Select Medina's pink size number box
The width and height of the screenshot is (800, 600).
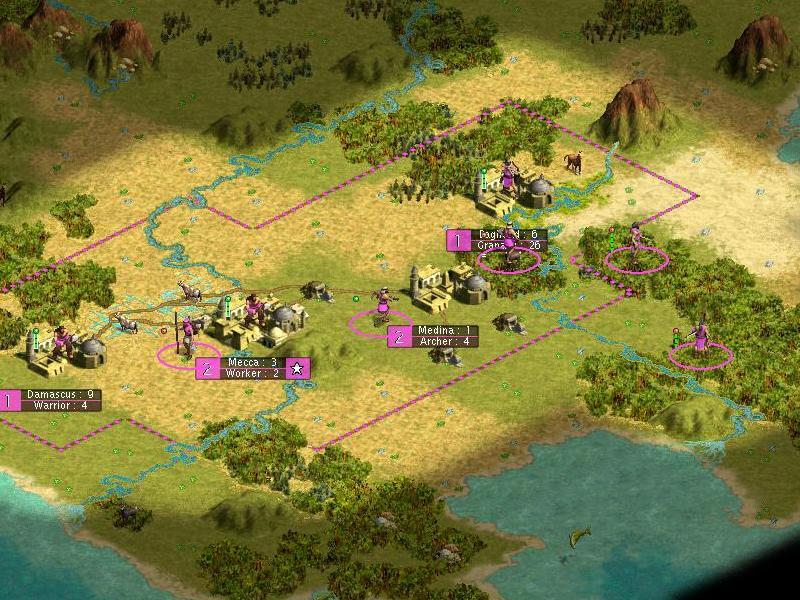coord(399,336)
